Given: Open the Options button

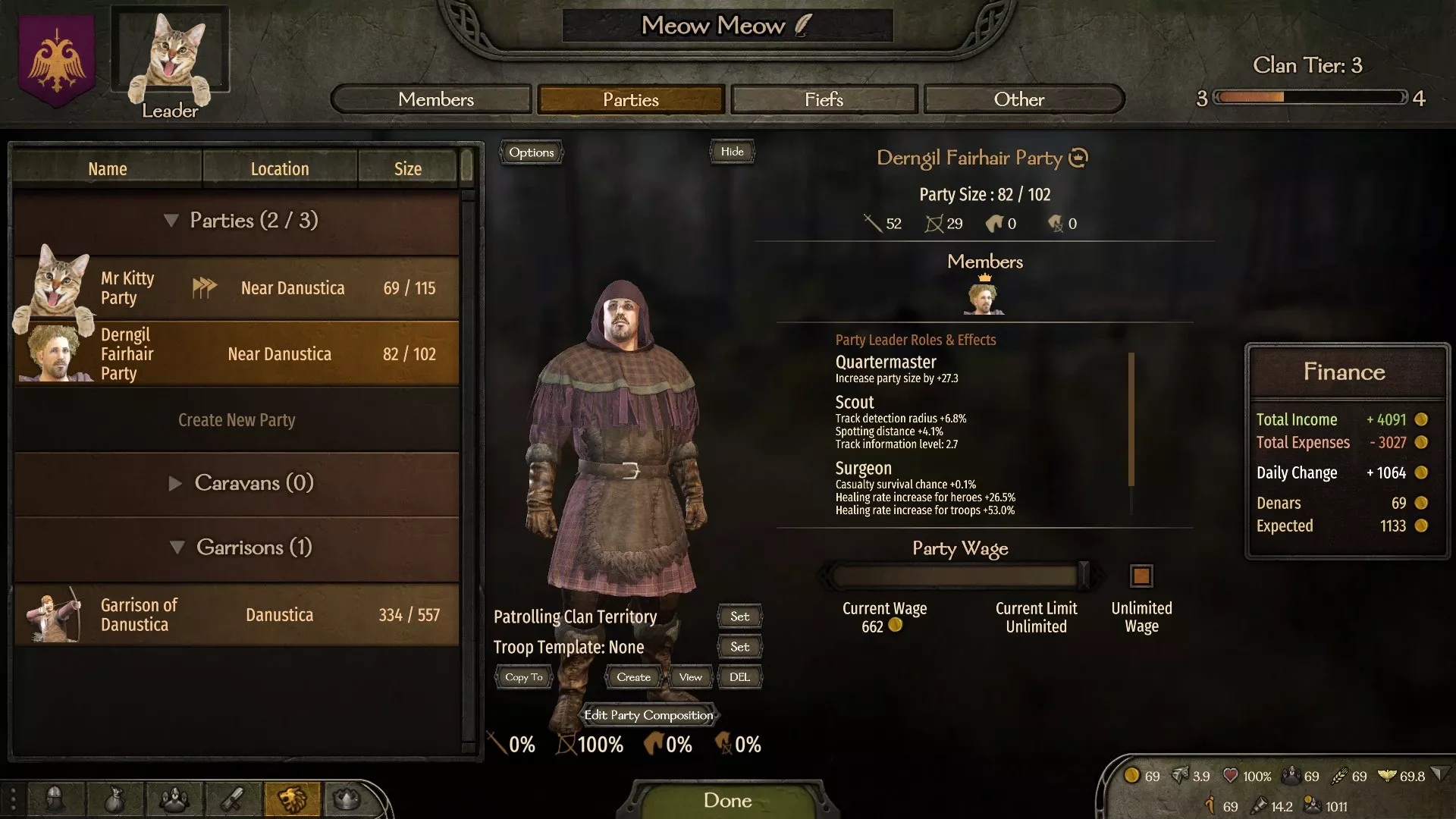Looking at the screenshot, I should (531, 152).
